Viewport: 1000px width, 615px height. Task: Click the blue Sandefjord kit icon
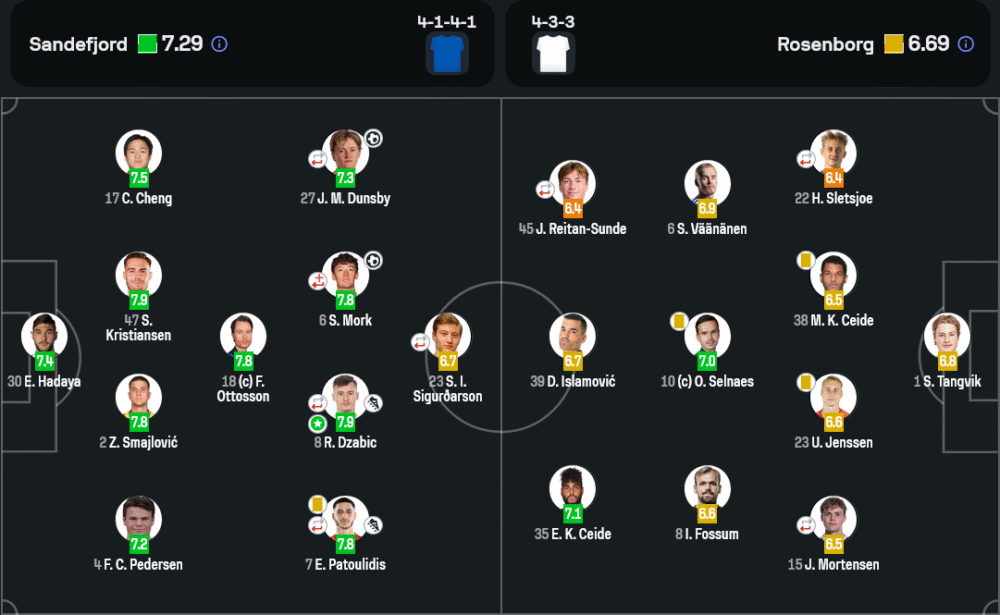click(447, 53)
